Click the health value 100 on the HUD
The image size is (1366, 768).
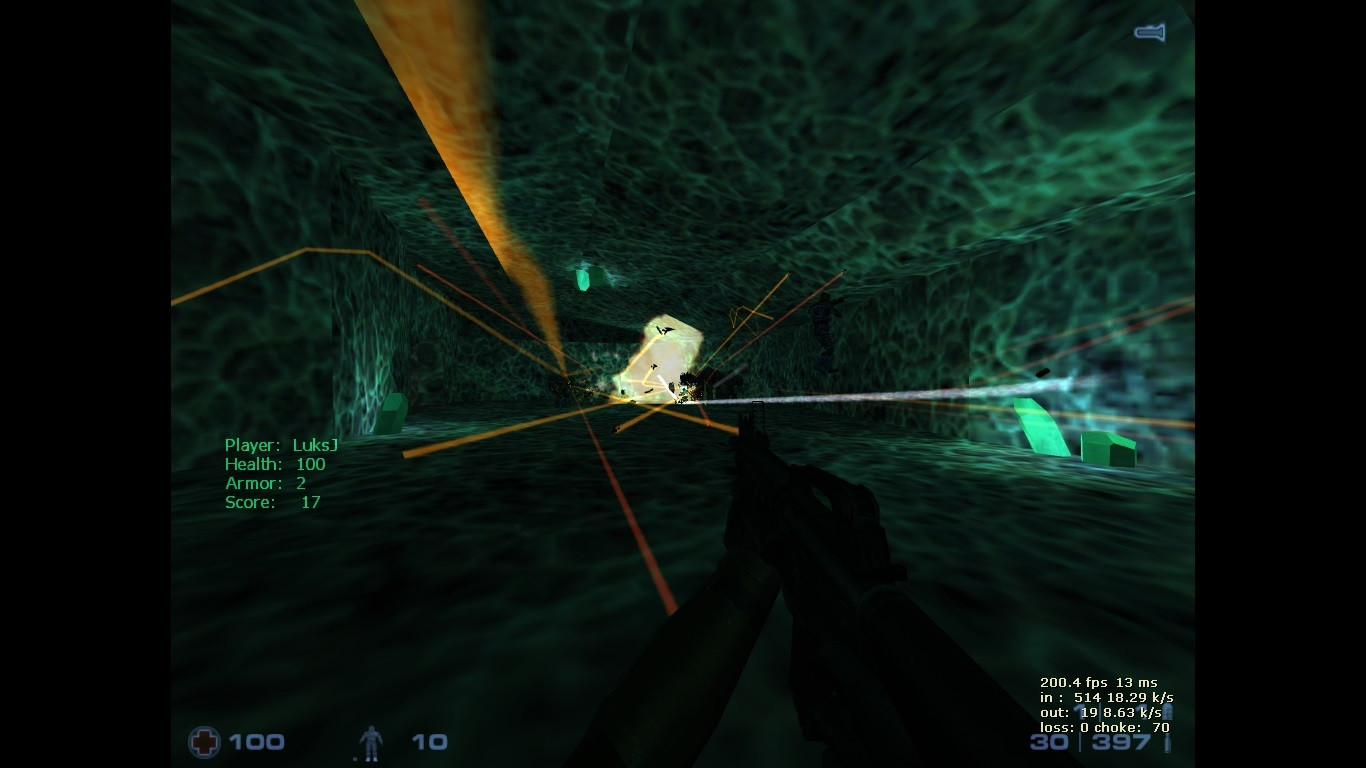click(258, 742)
